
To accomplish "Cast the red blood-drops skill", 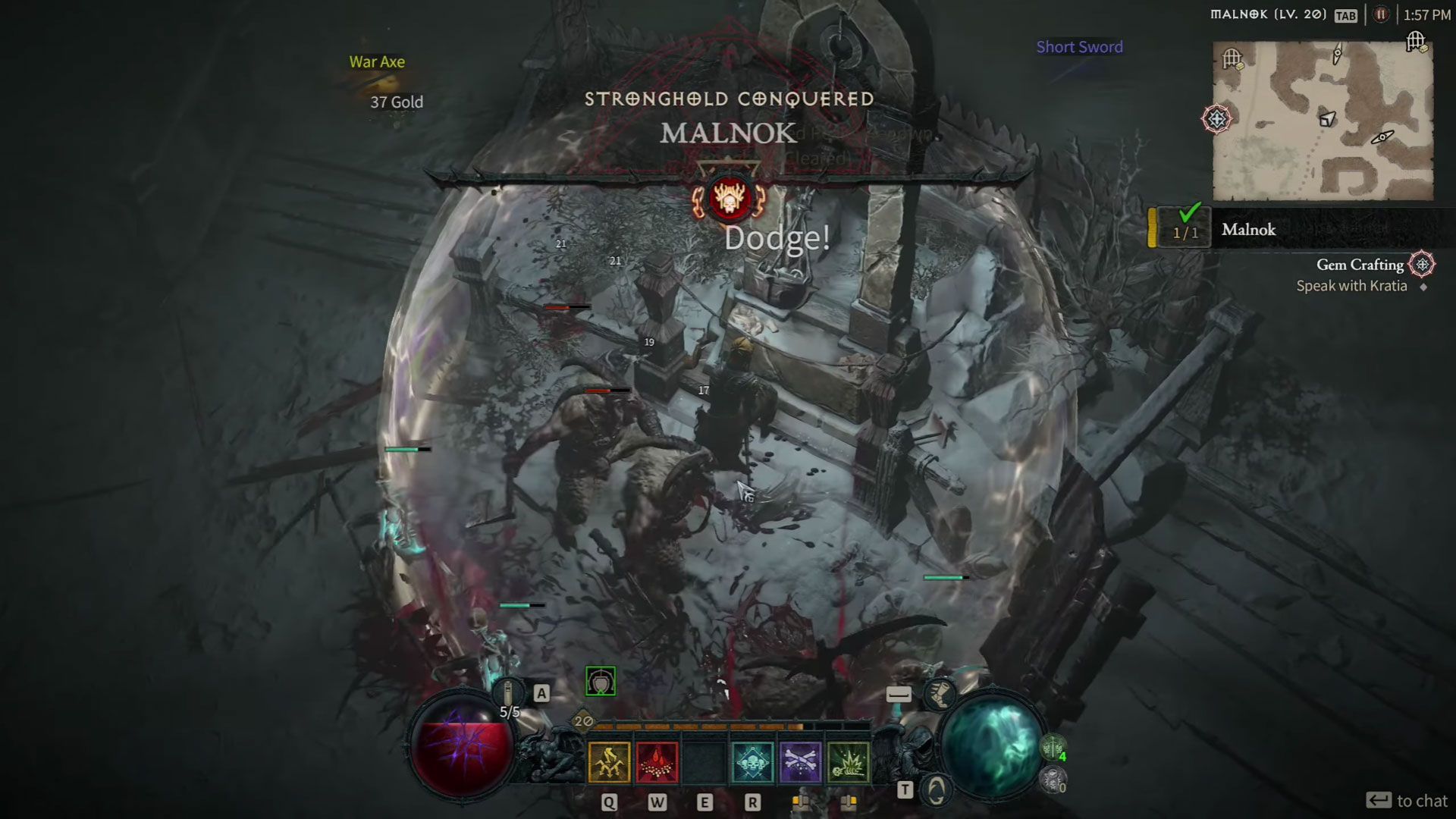I will pyautogui.click(x=657, y=763).
